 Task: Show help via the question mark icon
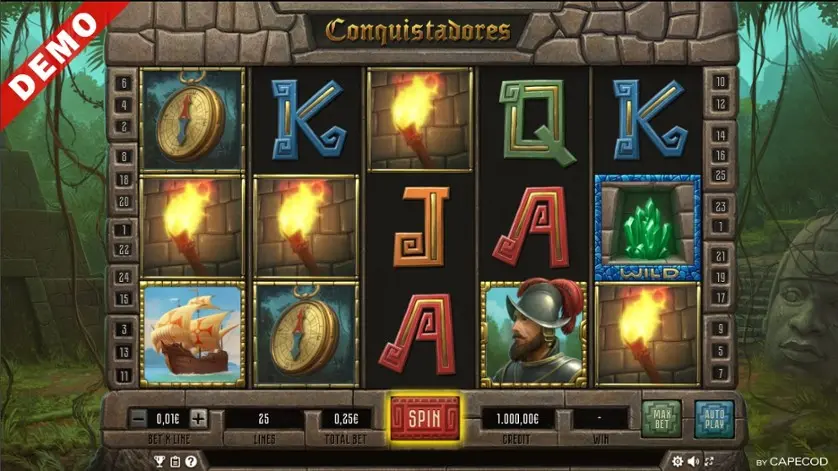tap(190, 461)
